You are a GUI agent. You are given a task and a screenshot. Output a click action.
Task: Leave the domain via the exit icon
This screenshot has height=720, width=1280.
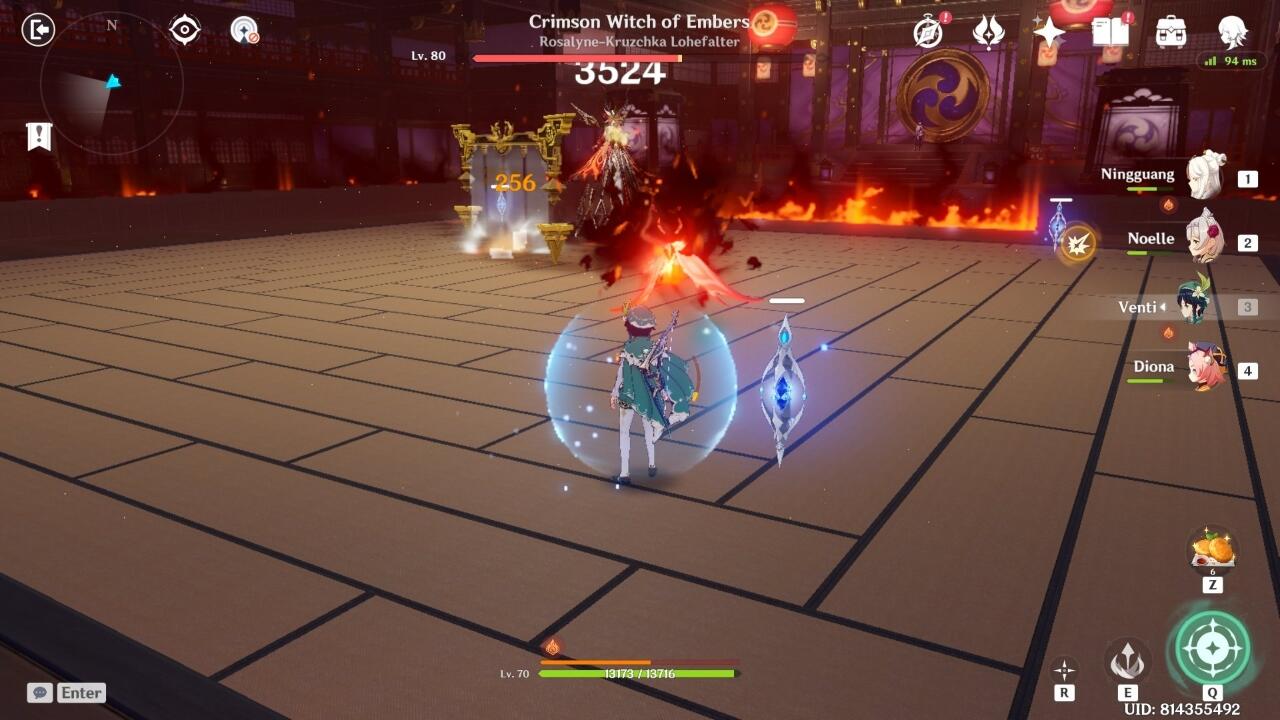point(38,30)
